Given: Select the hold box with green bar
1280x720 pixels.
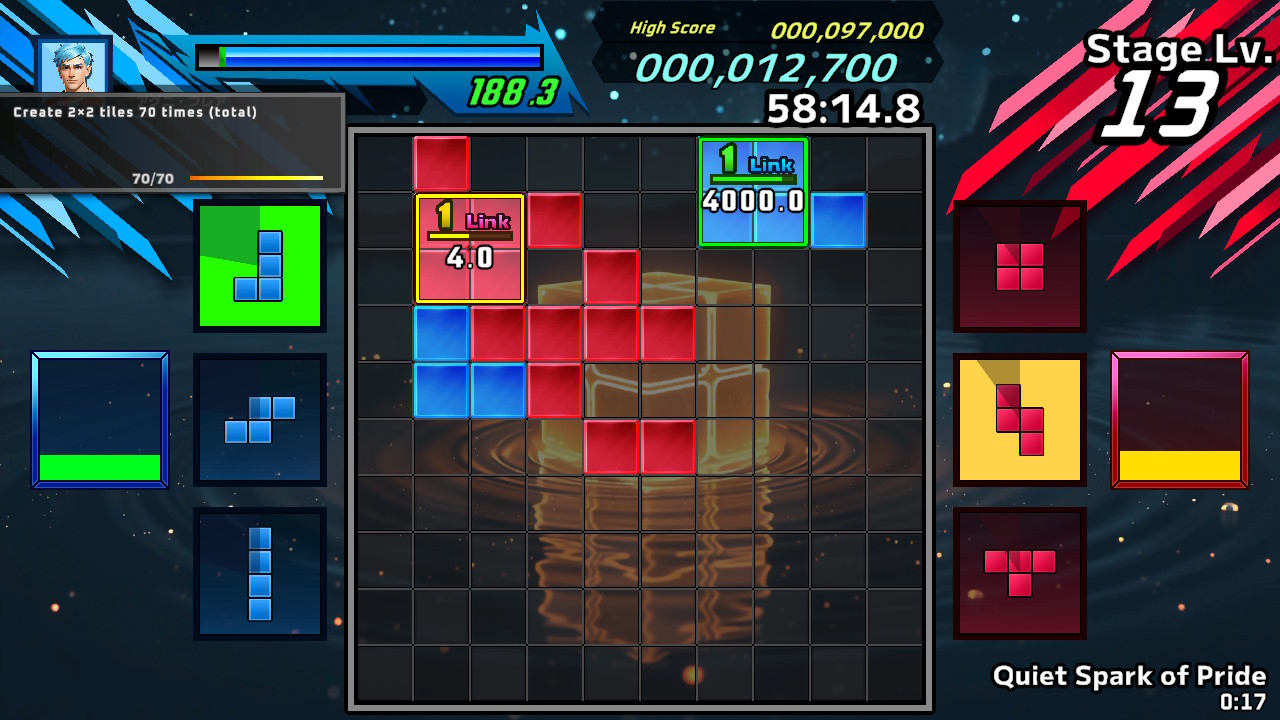Looking at the screenshot, I should tap(99, 417).
